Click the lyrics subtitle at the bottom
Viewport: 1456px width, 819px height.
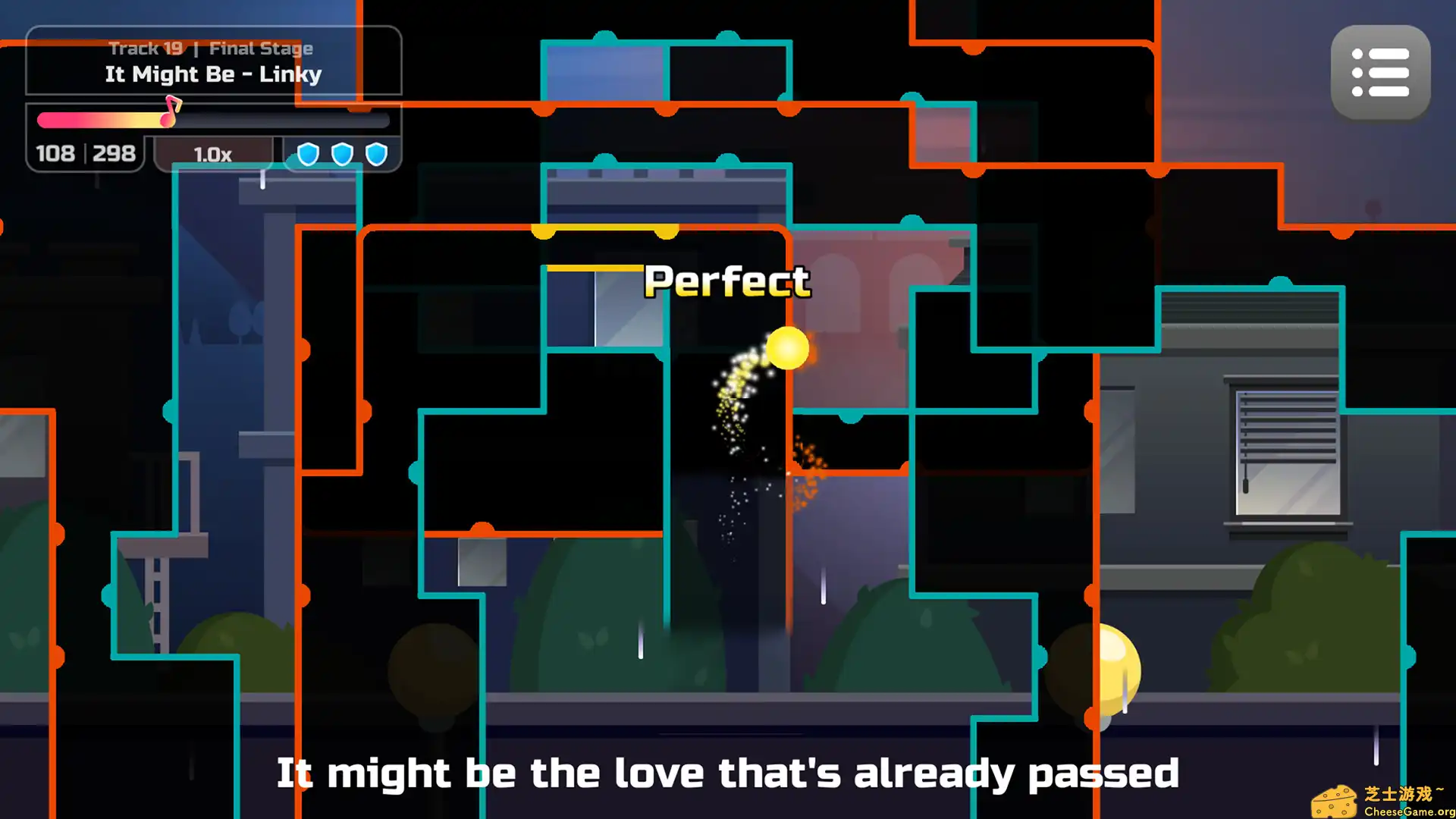(x=728, y=773)
